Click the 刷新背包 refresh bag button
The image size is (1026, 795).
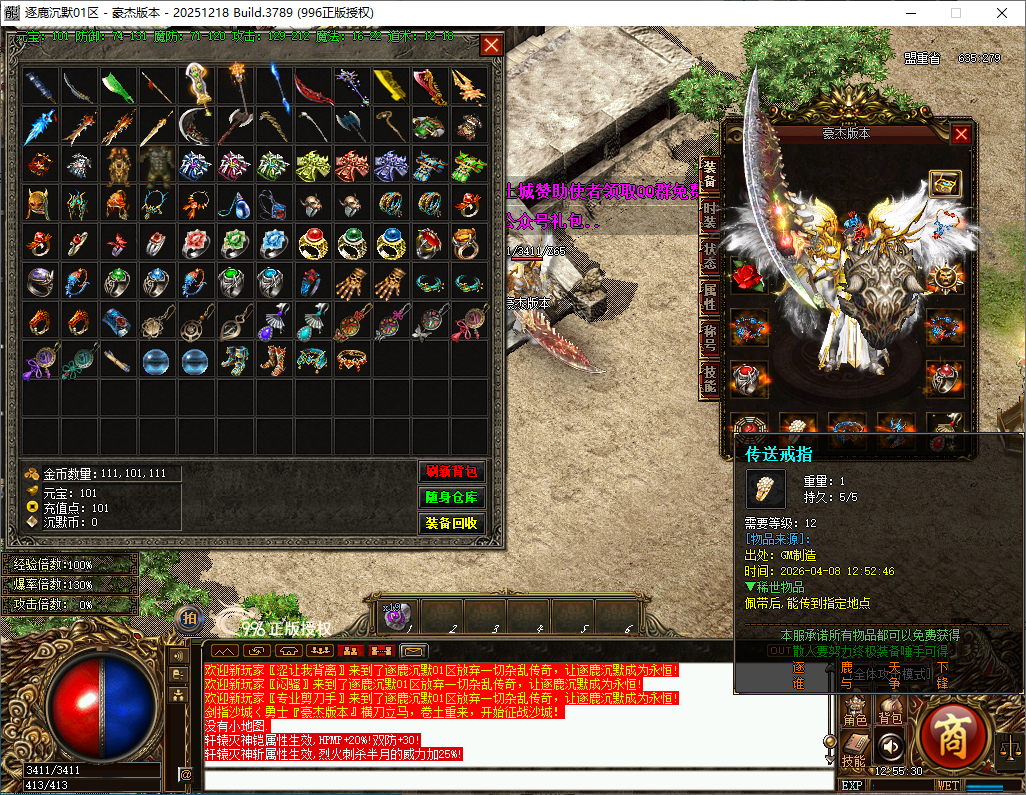point(451,472)
